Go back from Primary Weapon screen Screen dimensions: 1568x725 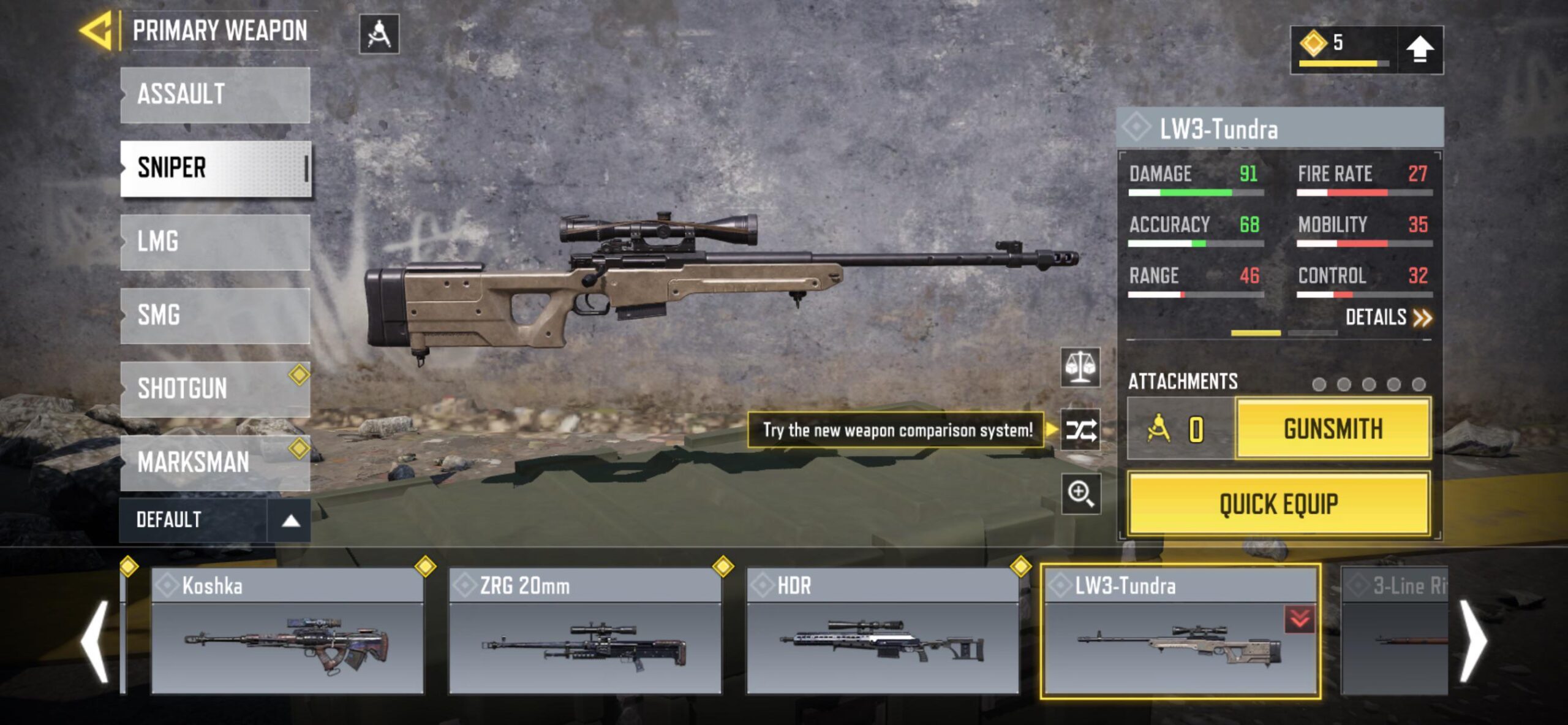click(97, 31)
